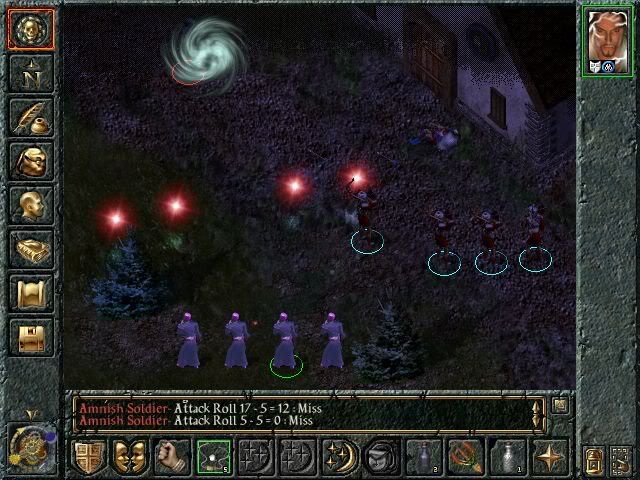Open the game options menu
The image size is (640, 480).
(x=31, y=337)
